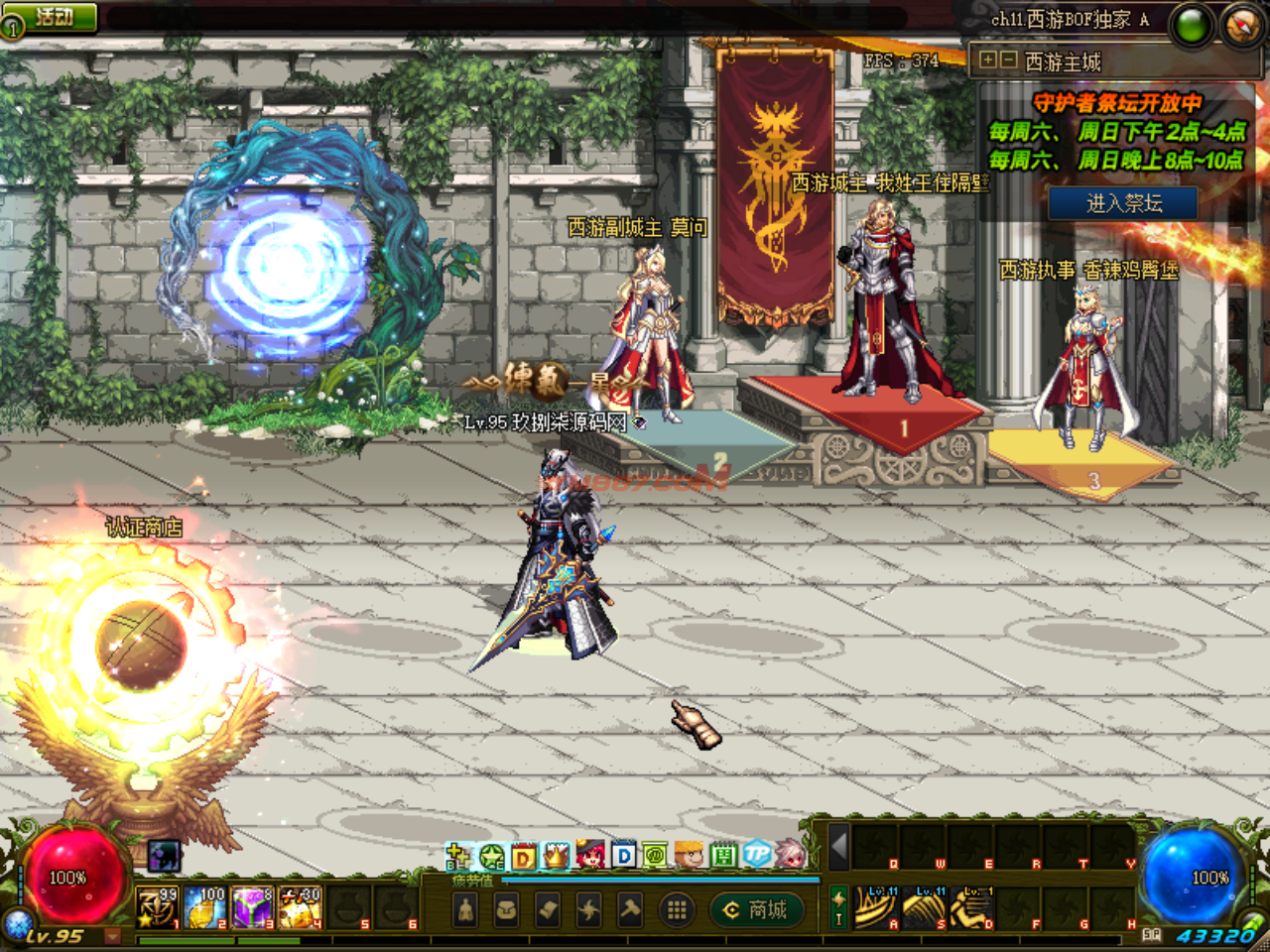Select the purple cube item slot
The height and width of the screenshot is (952, 1270).
pyautogui.click(x=253, y=907)
